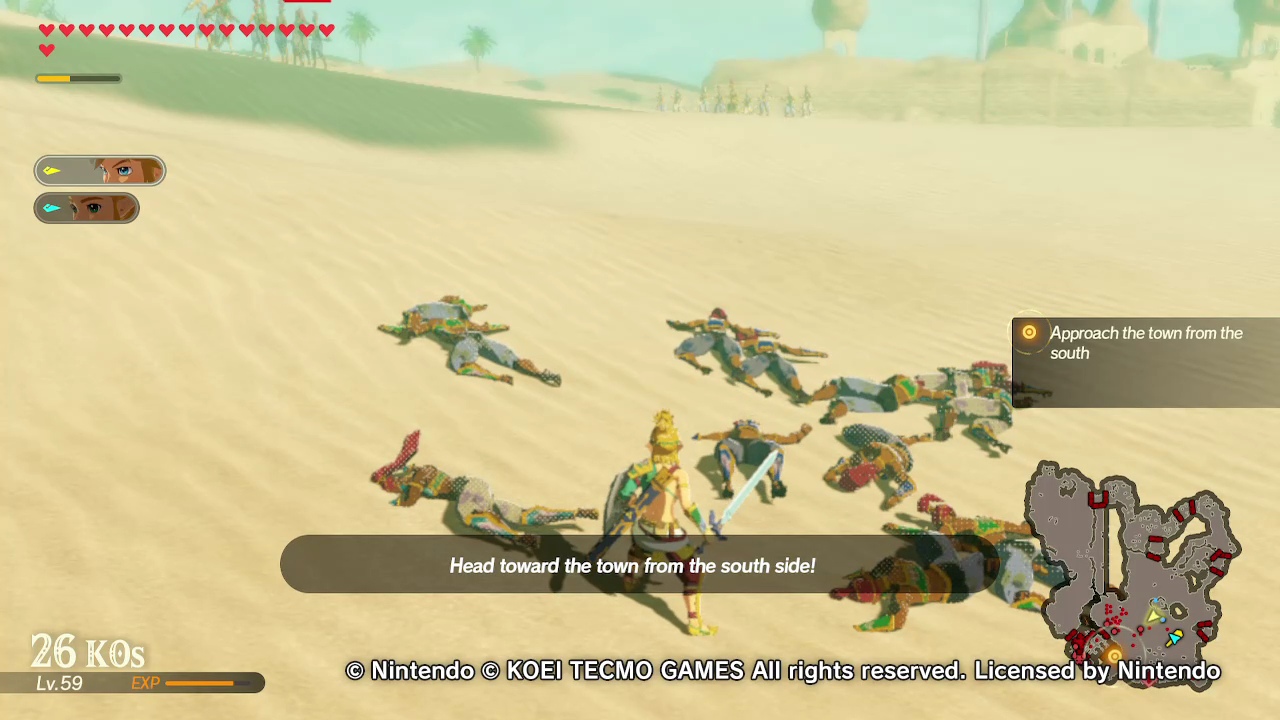Click the 'Head toward the town' dialogue banner

(632, 565)
